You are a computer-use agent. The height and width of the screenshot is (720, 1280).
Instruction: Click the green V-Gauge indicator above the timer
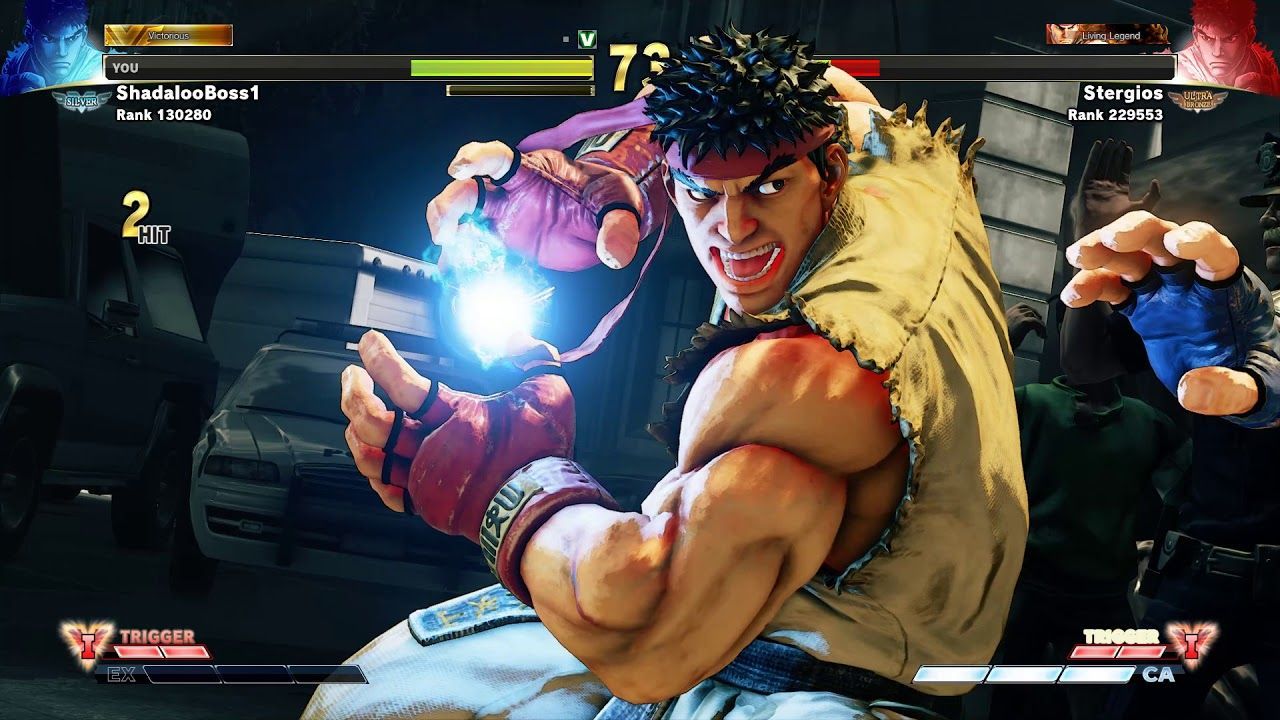[x=588, y=37]
